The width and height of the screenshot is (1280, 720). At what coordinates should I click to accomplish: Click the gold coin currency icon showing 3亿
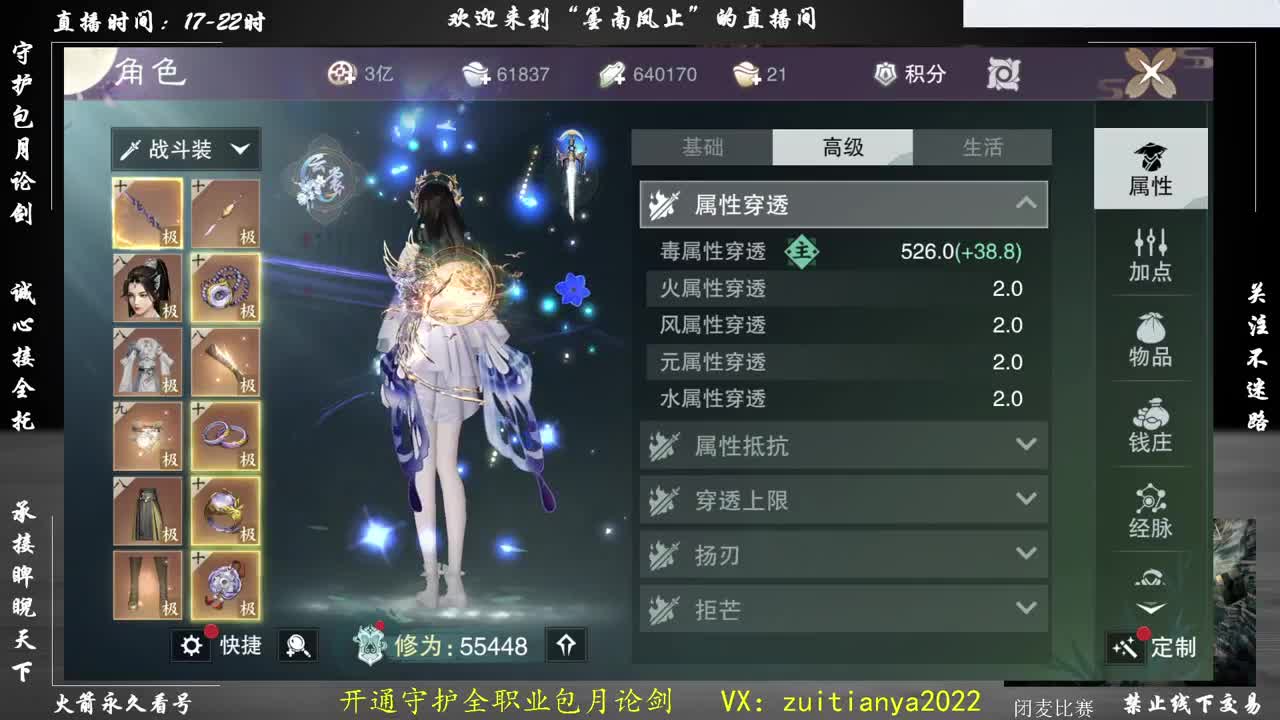(x=341, y=73)
